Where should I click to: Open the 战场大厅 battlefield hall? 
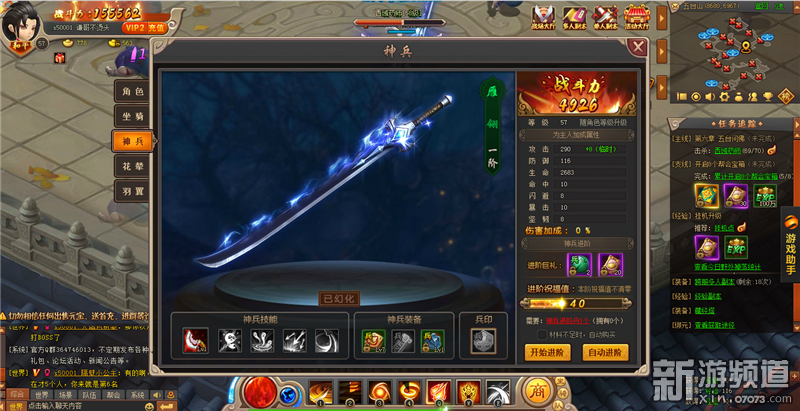tap(545, 16)
